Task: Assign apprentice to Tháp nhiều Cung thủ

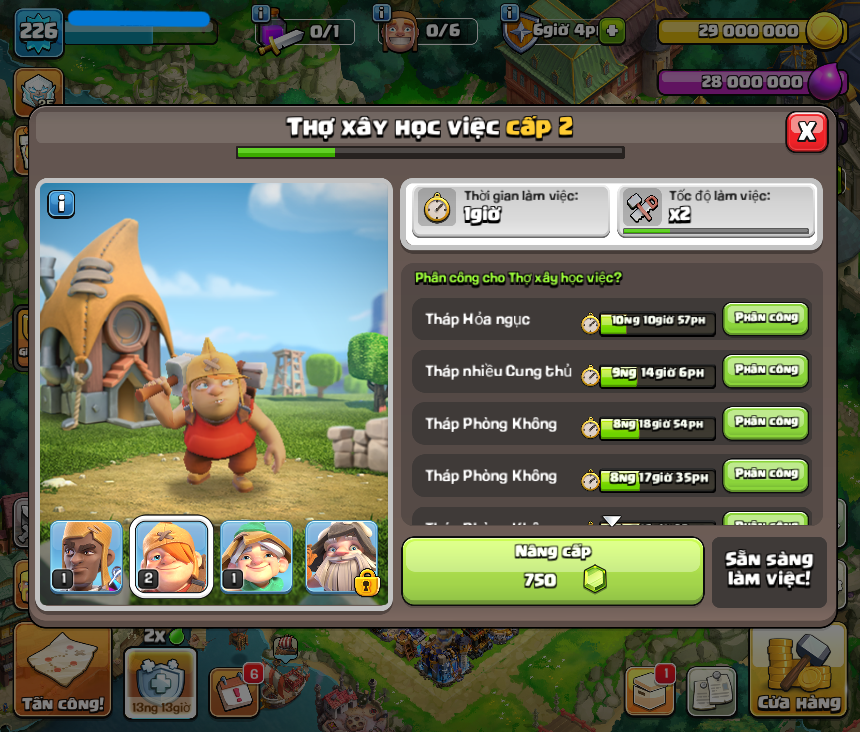Action: (765, 371)
